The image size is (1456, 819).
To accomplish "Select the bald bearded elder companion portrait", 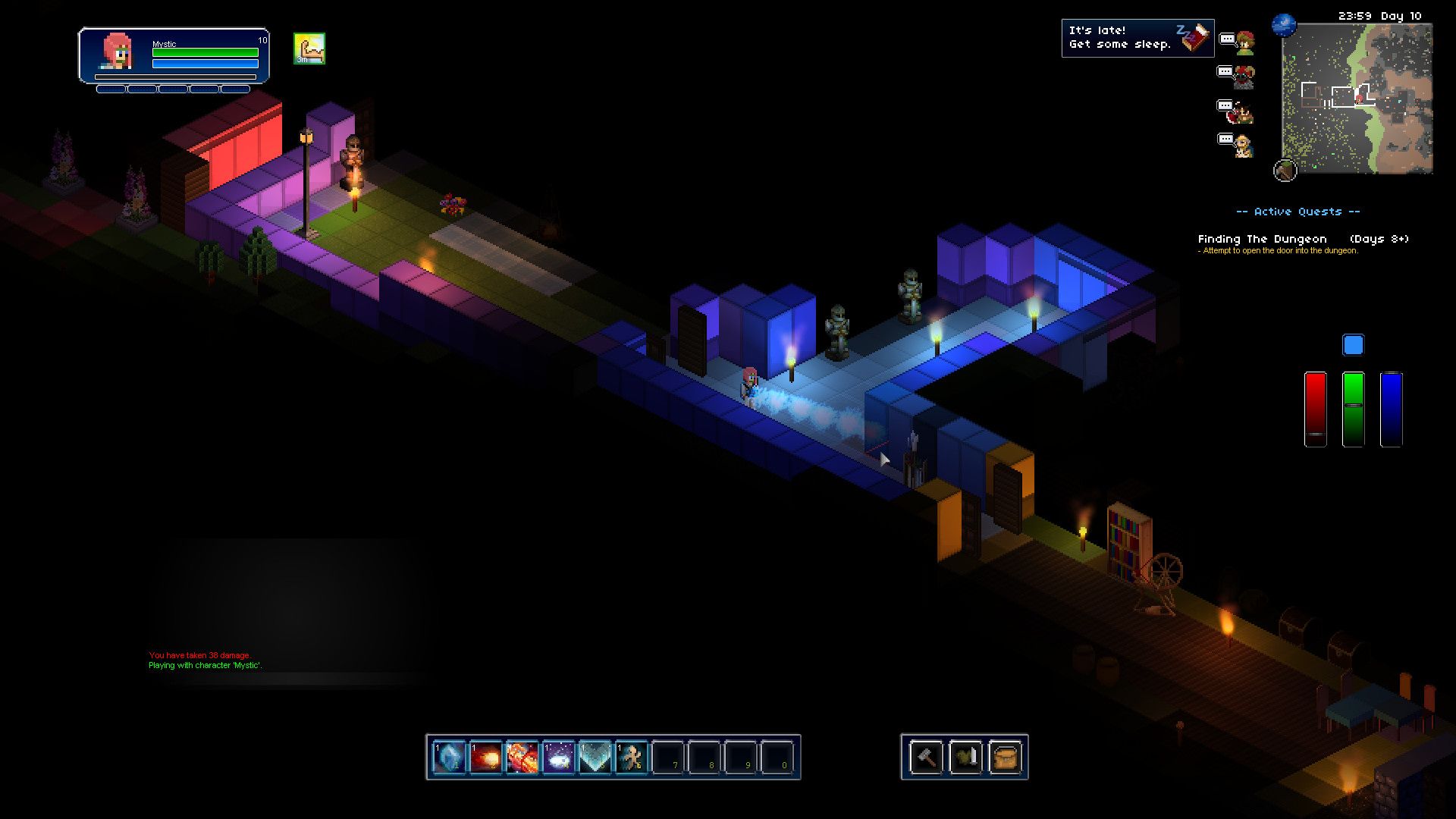I will 1243,145.
